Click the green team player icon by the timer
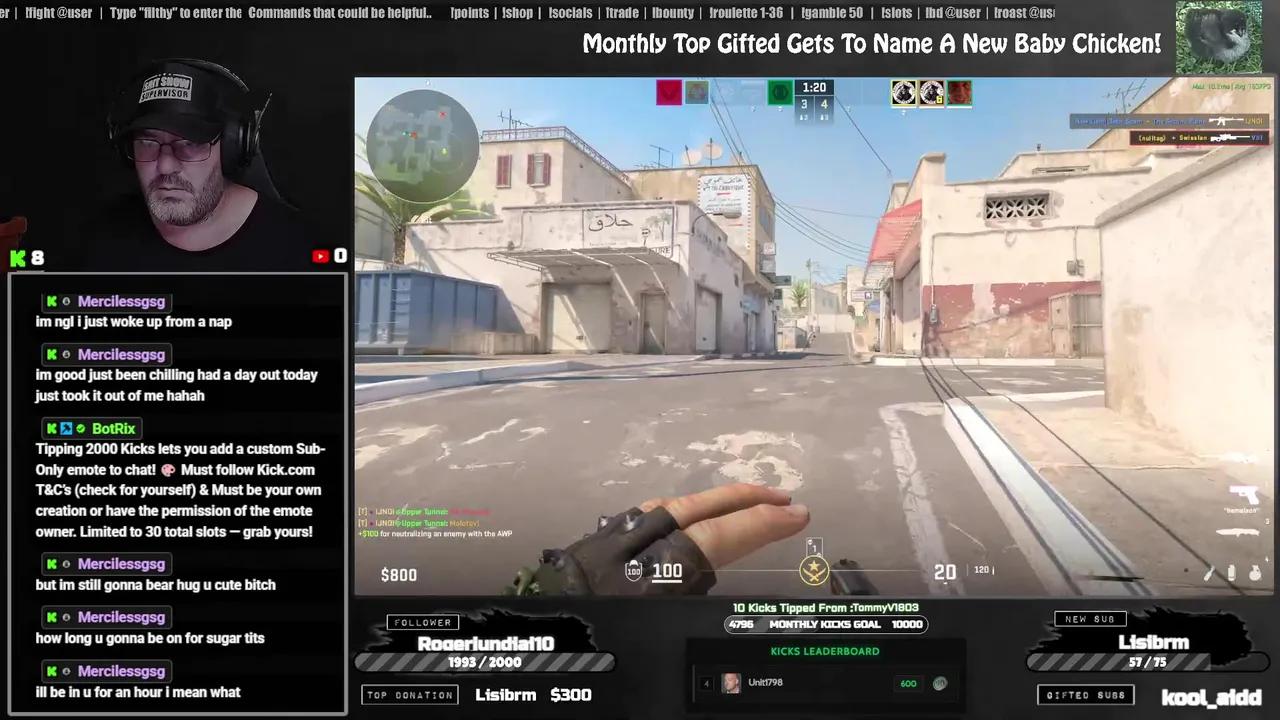The width and height of the screenshot is (1280, 720). pyautogui.click(x=780, y=92)
